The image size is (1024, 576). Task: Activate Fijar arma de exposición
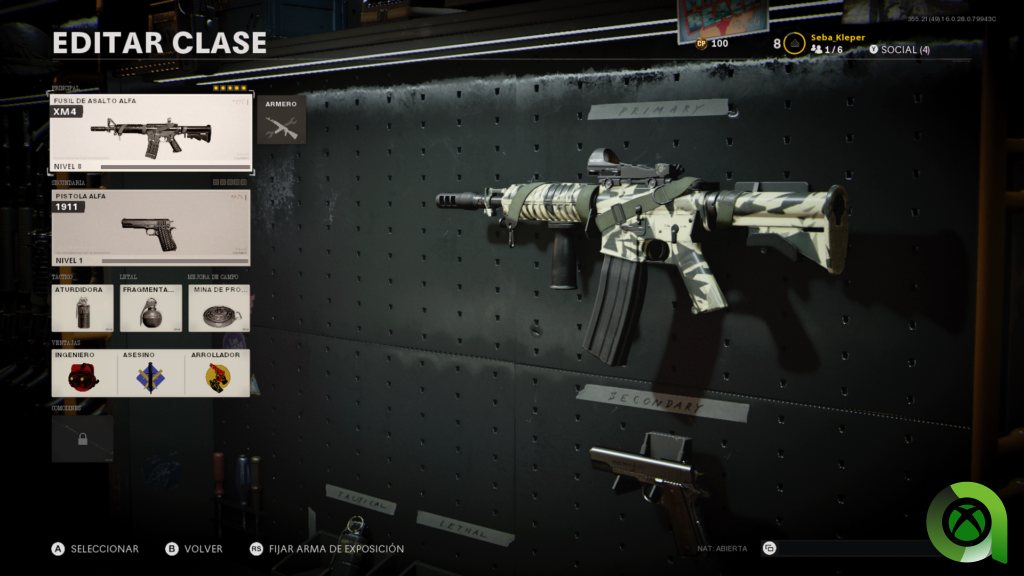pyautogui.click(x=328, y=549)
